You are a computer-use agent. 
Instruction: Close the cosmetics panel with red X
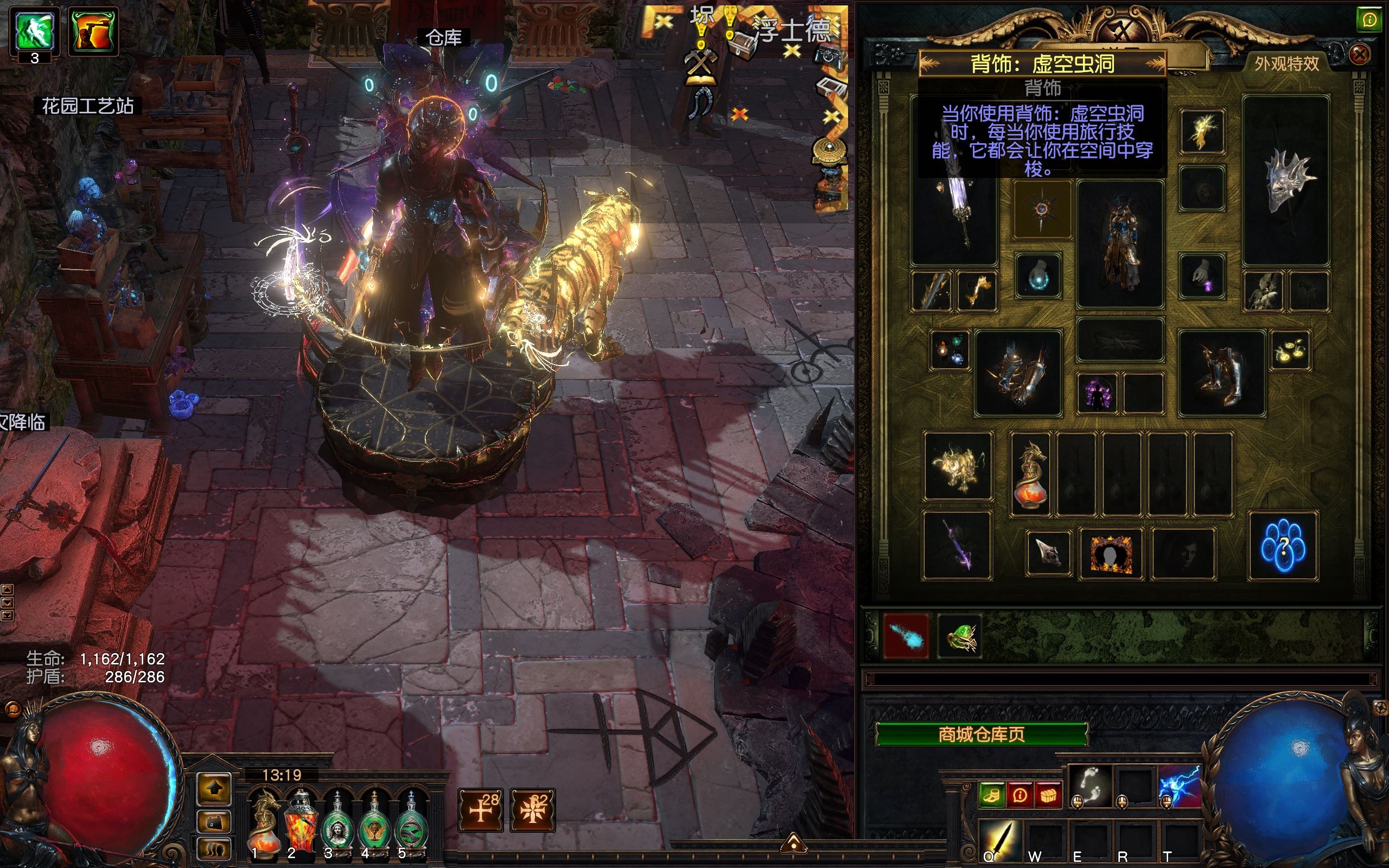1359,55
